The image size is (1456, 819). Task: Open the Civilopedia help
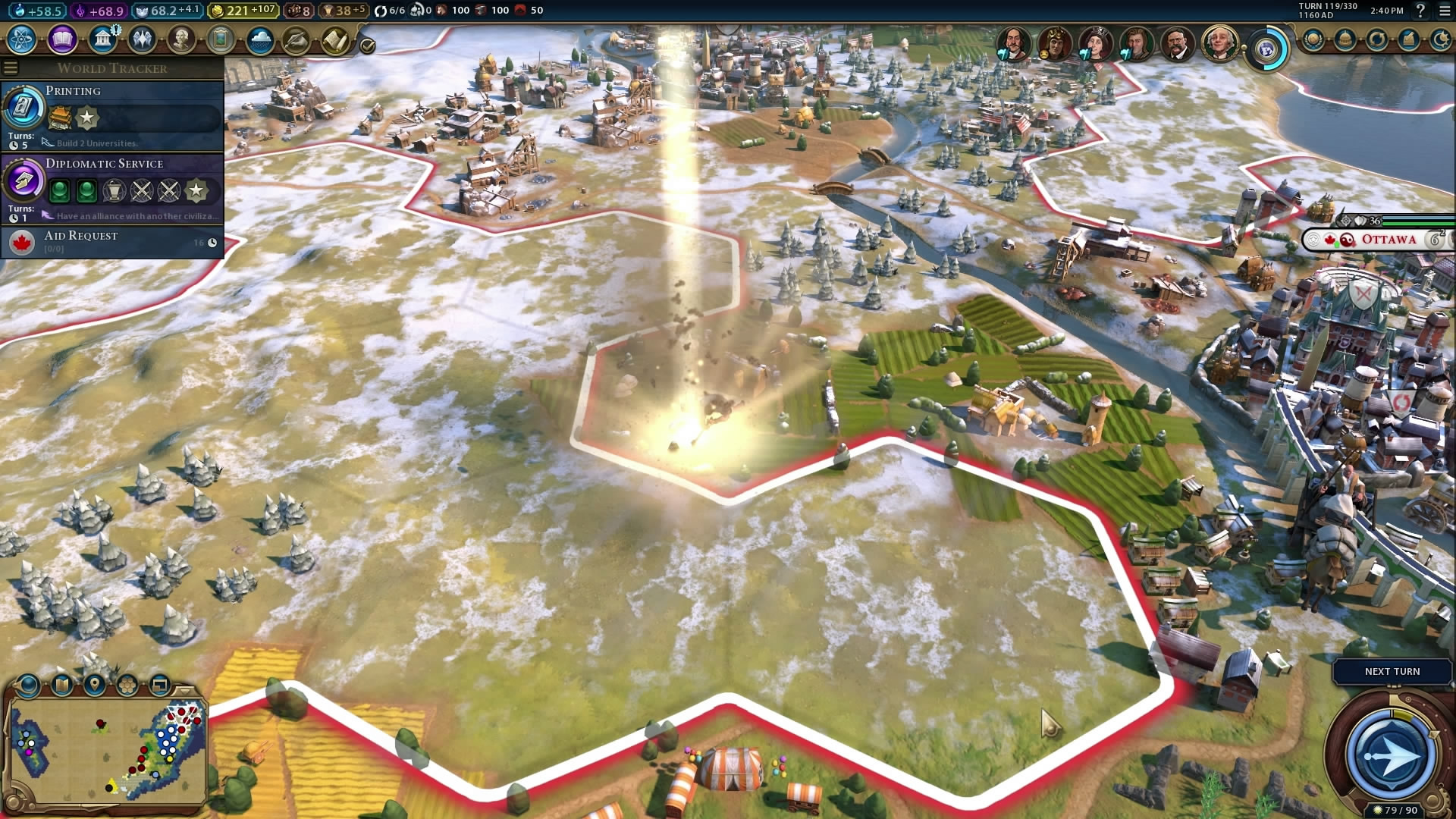point(1420,11)
